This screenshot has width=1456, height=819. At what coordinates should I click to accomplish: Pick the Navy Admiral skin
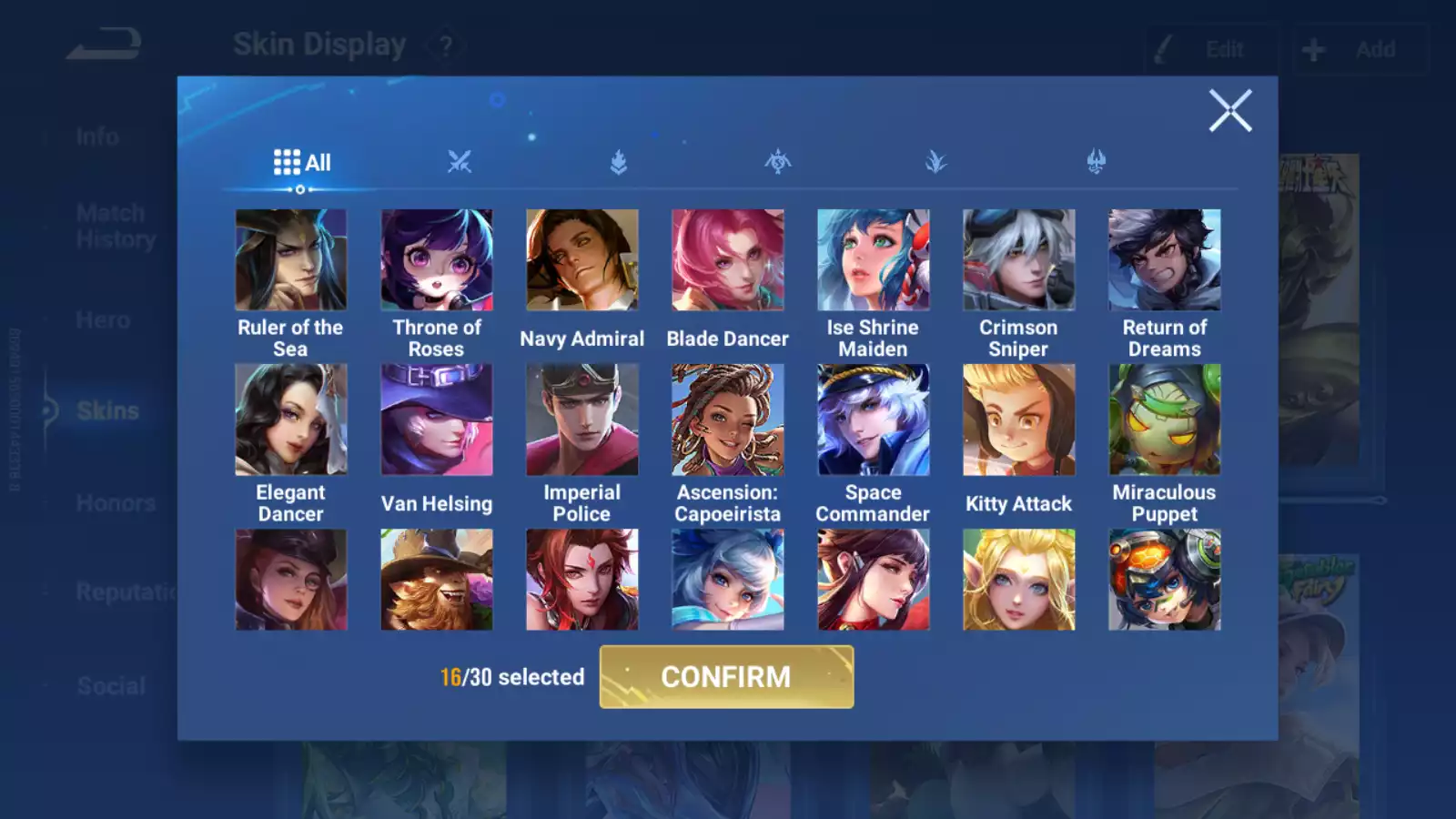click(x=582, y=260)
